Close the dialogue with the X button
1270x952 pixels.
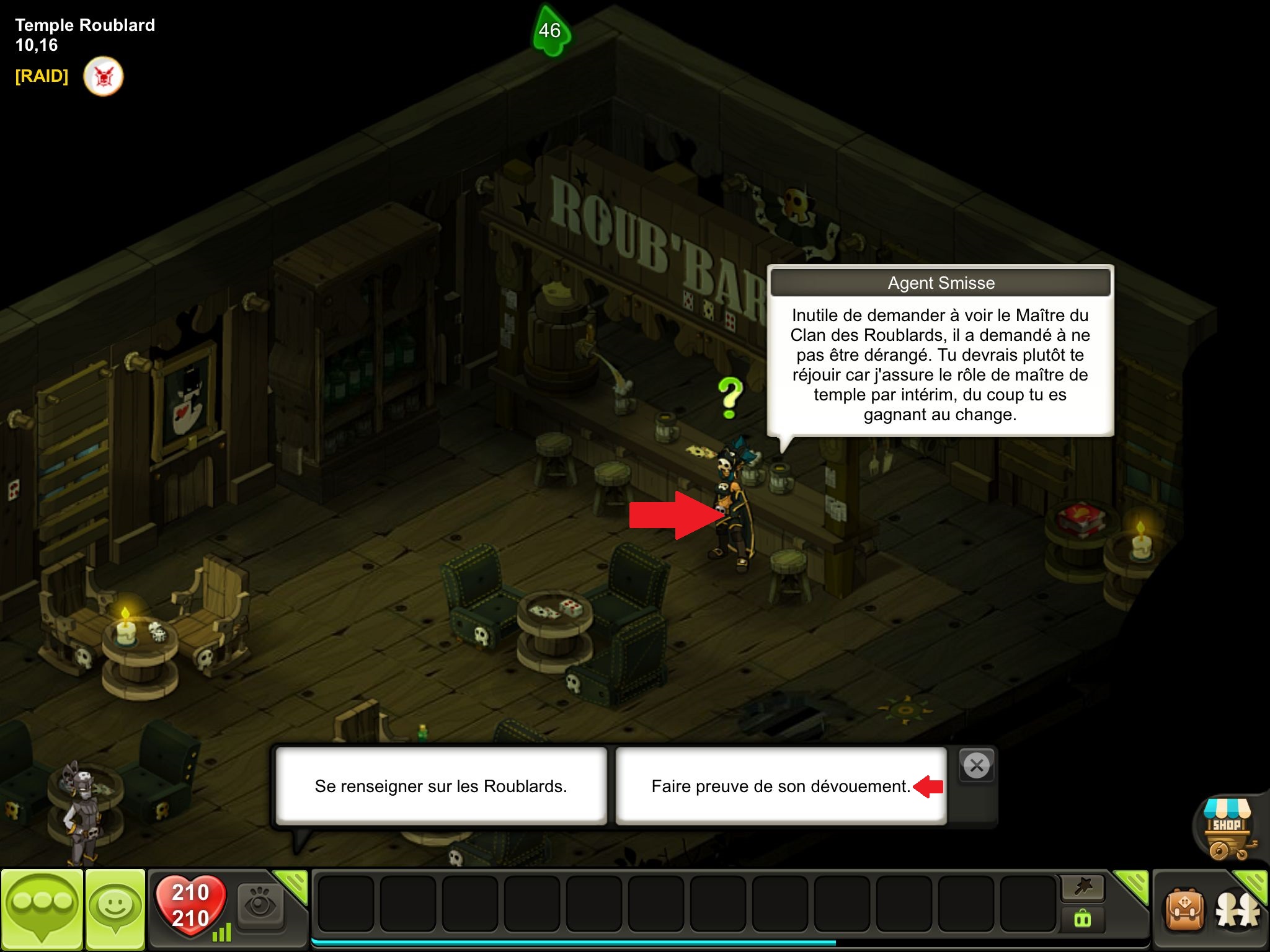coord(977,766)
